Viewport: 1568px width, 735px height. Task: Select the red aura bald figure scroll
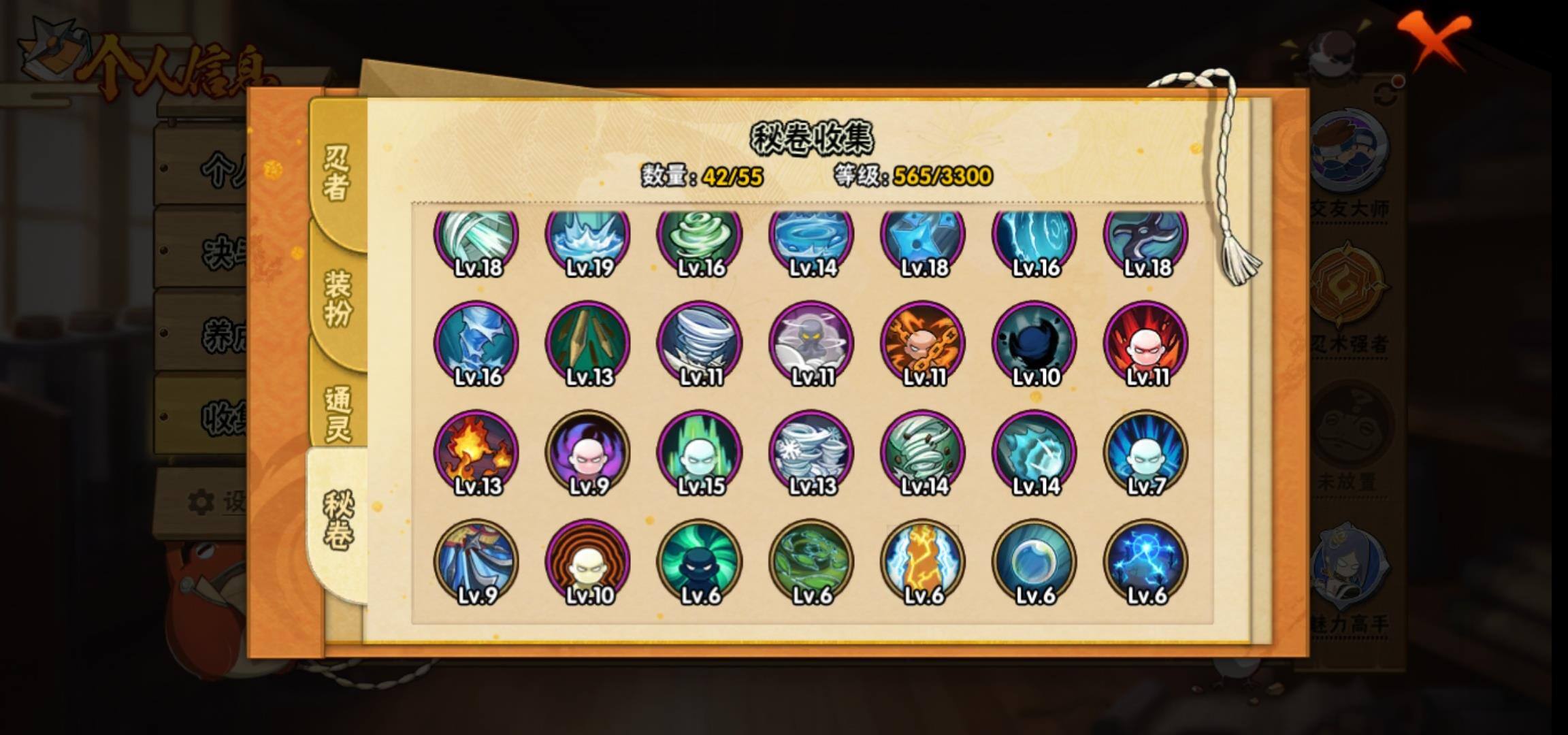1146,344
